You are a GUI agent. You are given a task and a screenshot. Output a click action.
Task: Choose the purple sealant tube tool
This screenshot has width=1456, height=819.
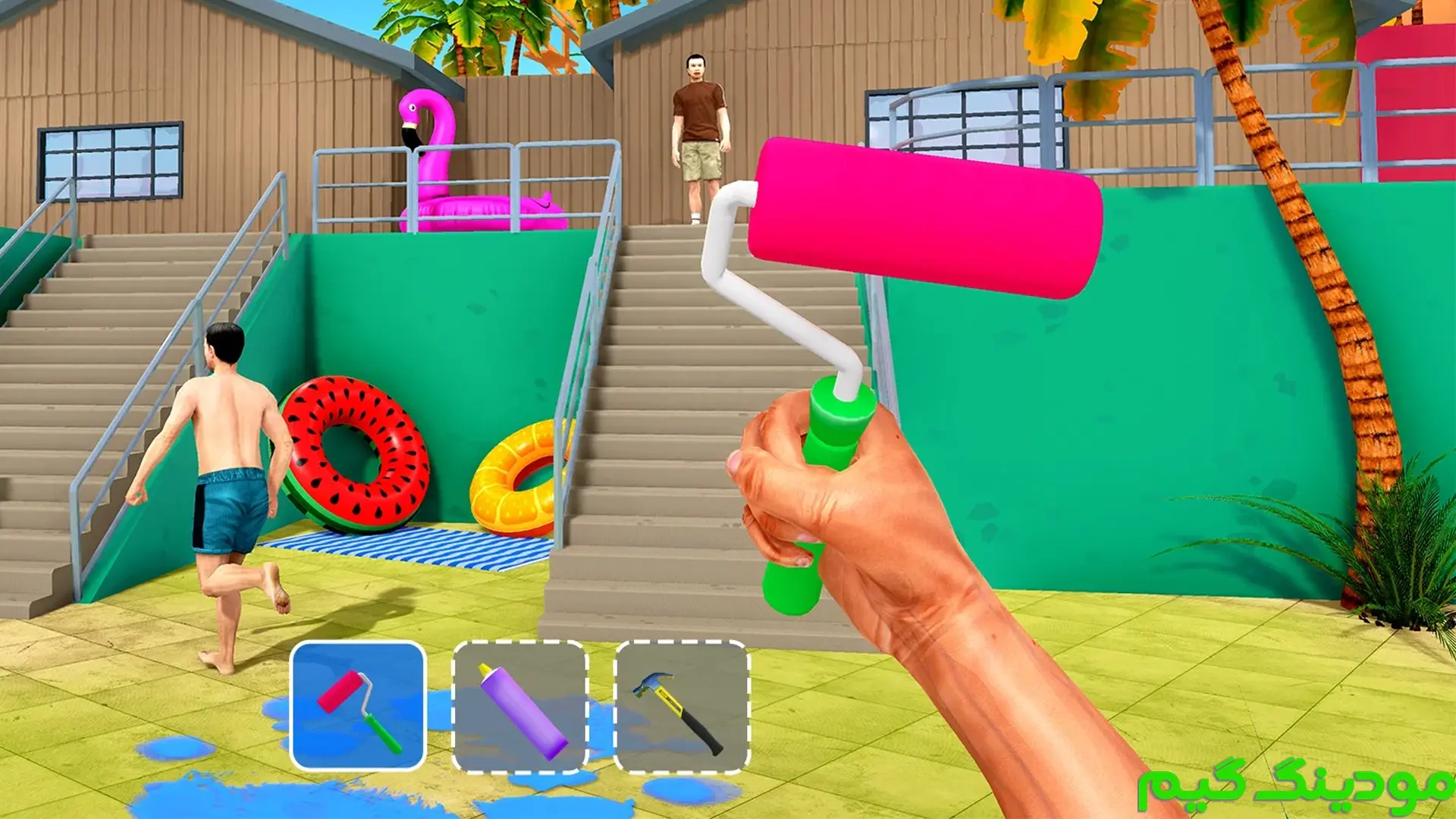click(520, 706)
